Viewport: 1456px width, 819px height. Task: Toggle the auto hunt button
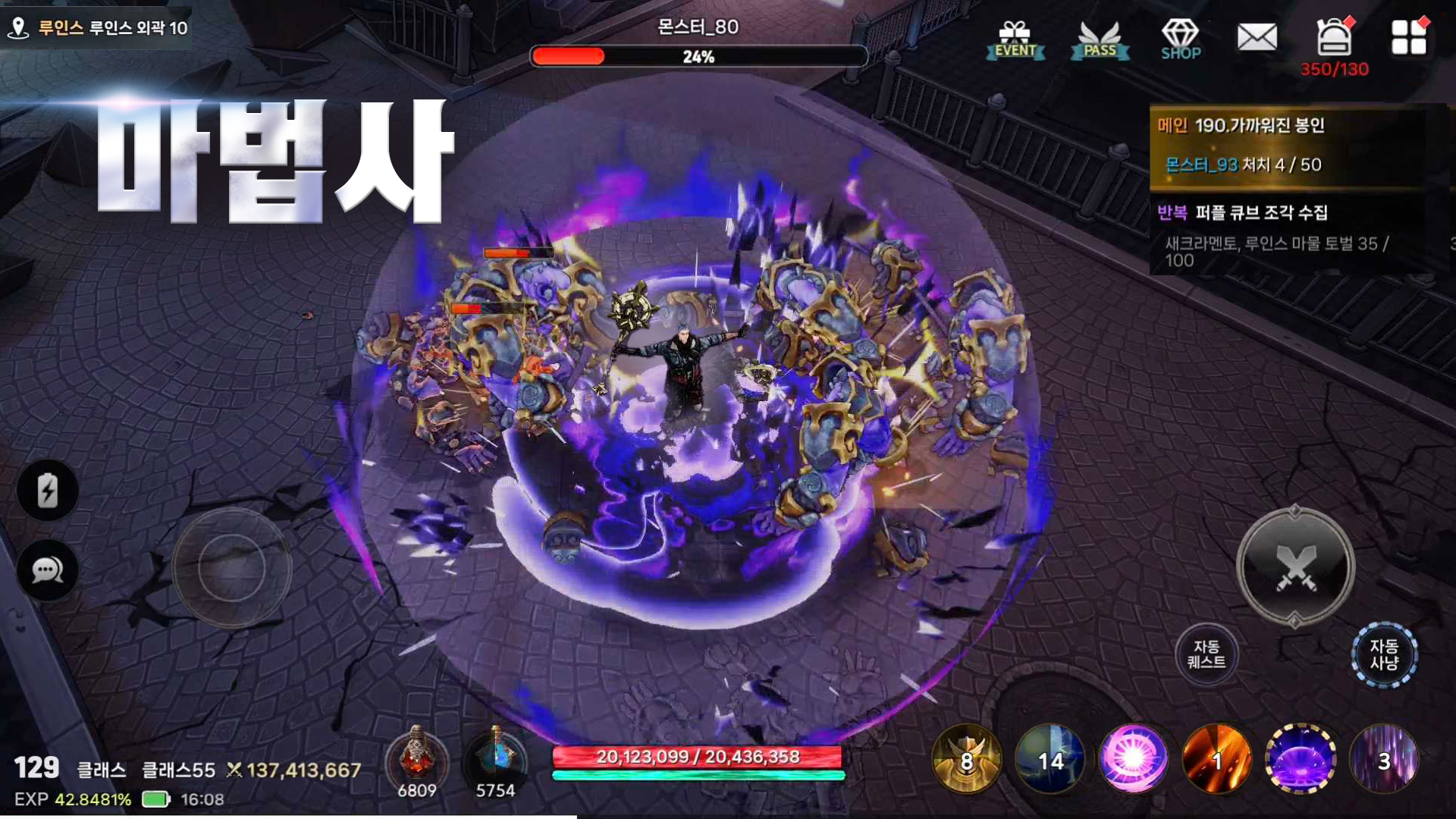(x=1384, y=654)
